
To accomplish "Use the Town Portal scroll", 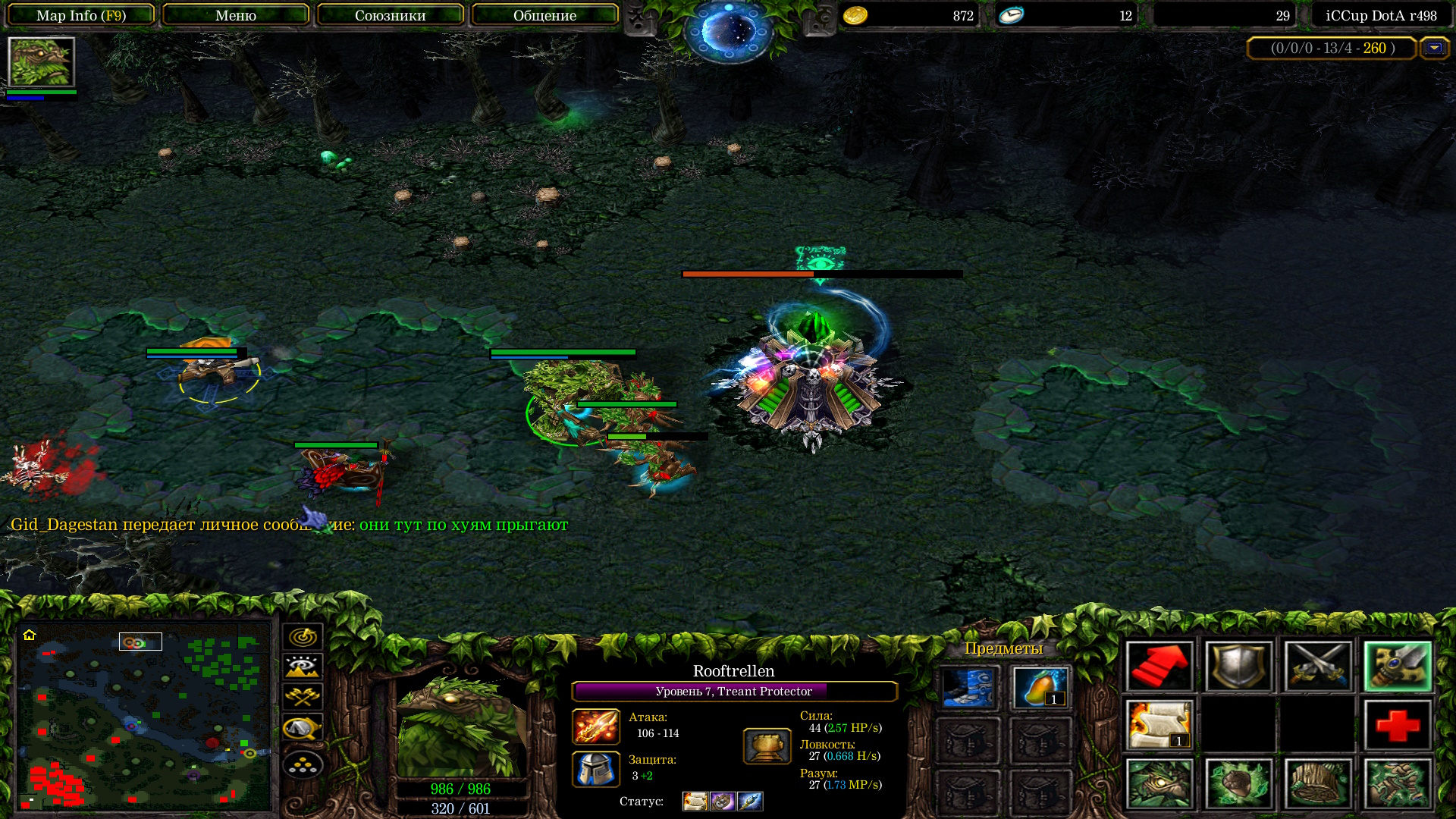I will point(1159,725).
